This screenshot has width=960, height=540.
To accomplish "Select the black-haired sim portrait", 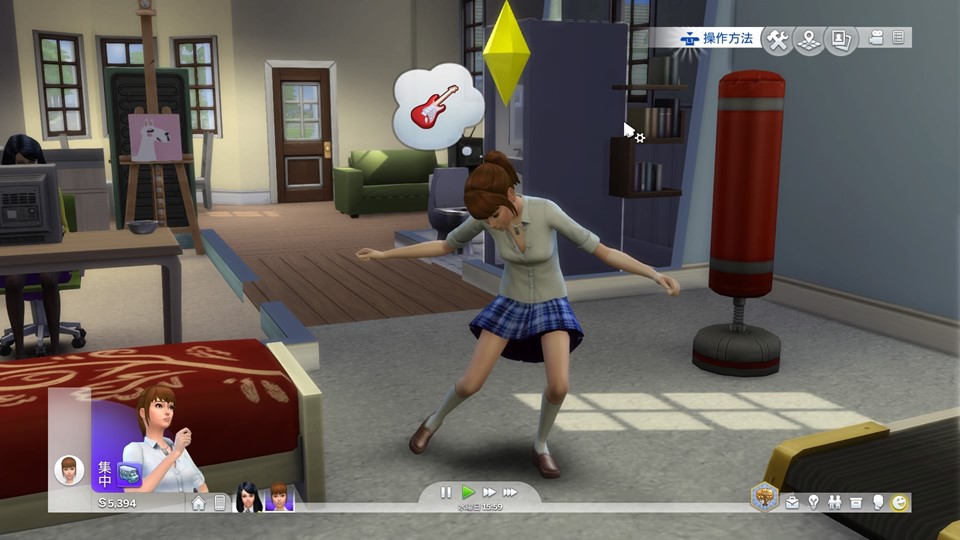I will point(248,498).
